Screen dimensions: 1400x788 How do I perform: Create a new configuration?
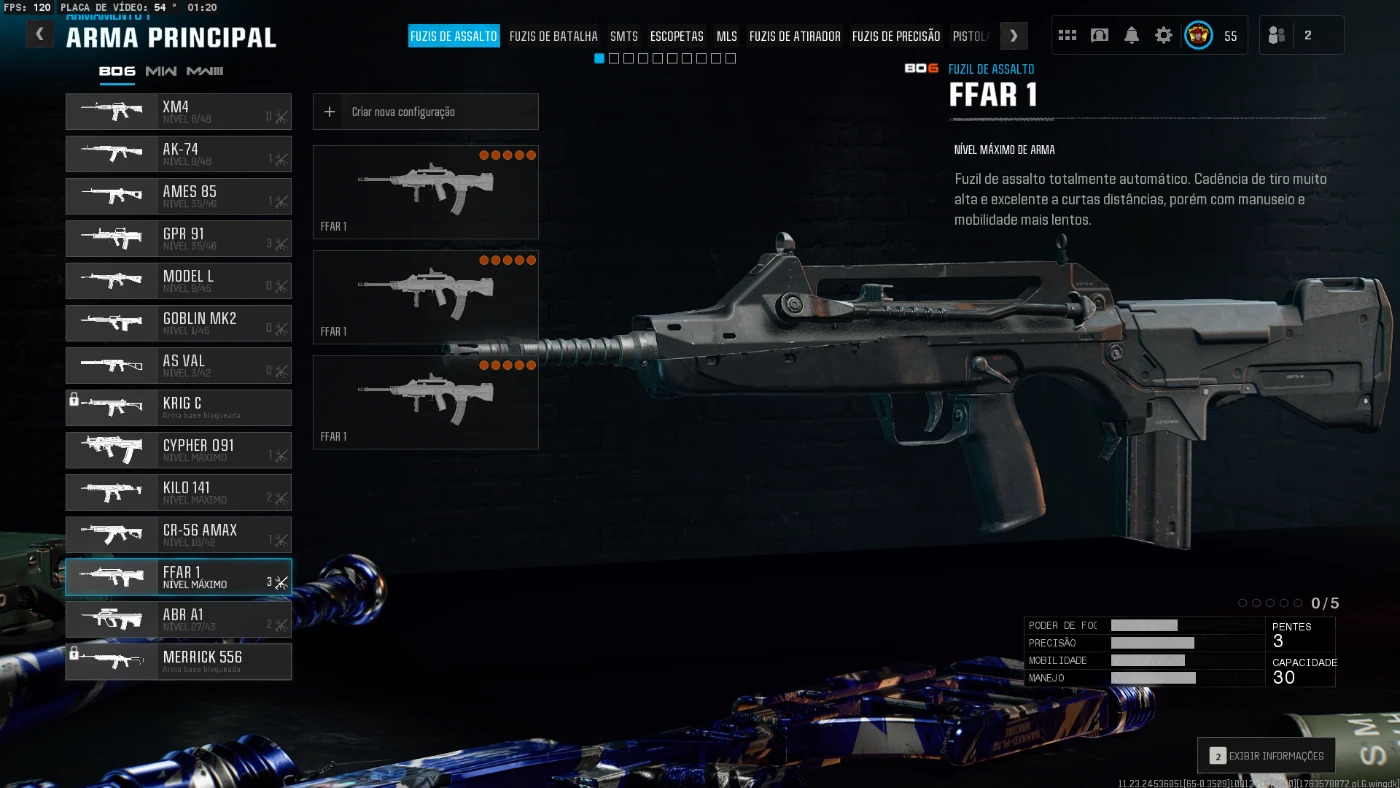coord(426,112)
